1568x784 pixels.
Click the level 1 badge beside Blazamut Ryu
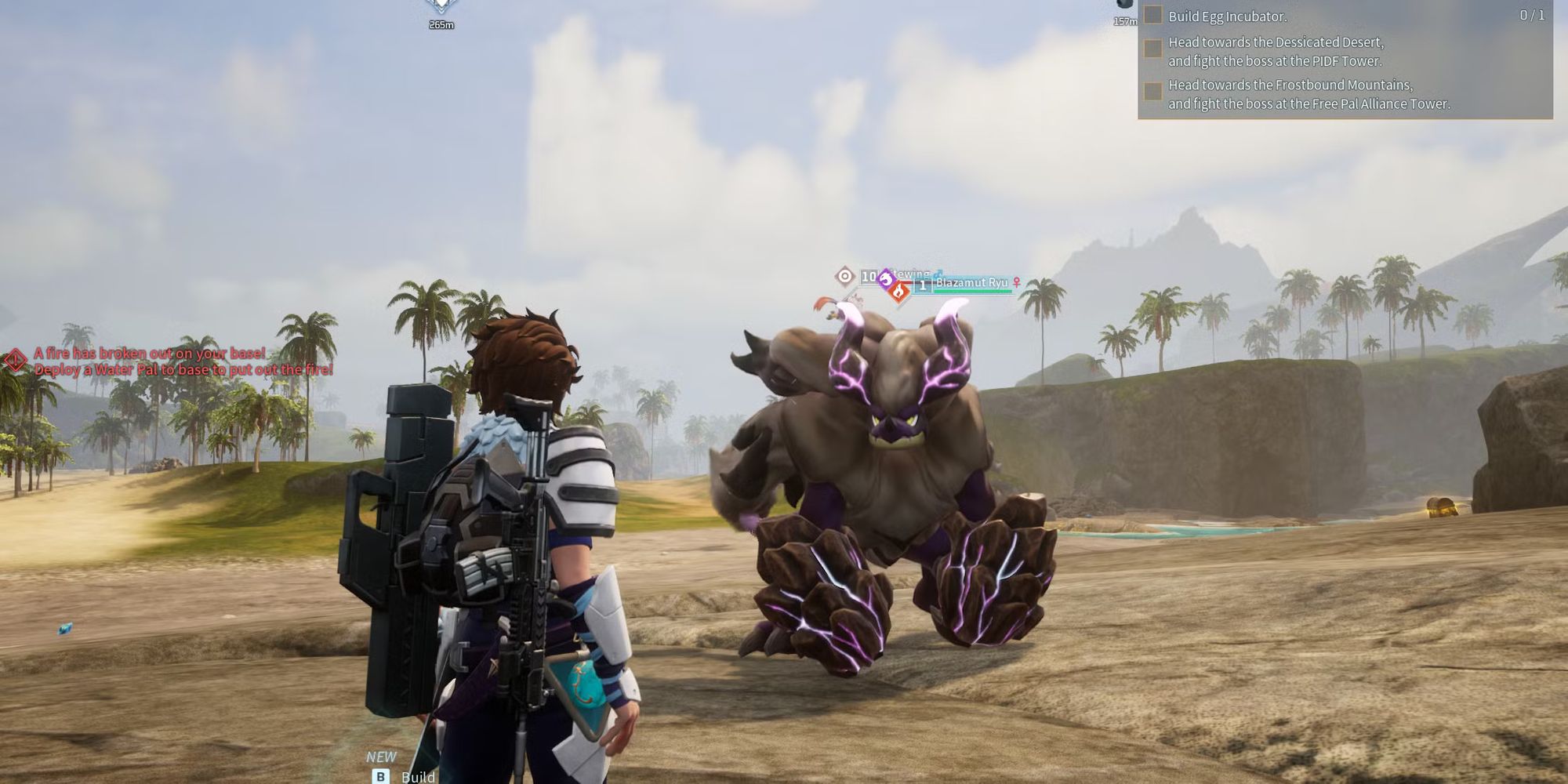click(x=923, y=285)
